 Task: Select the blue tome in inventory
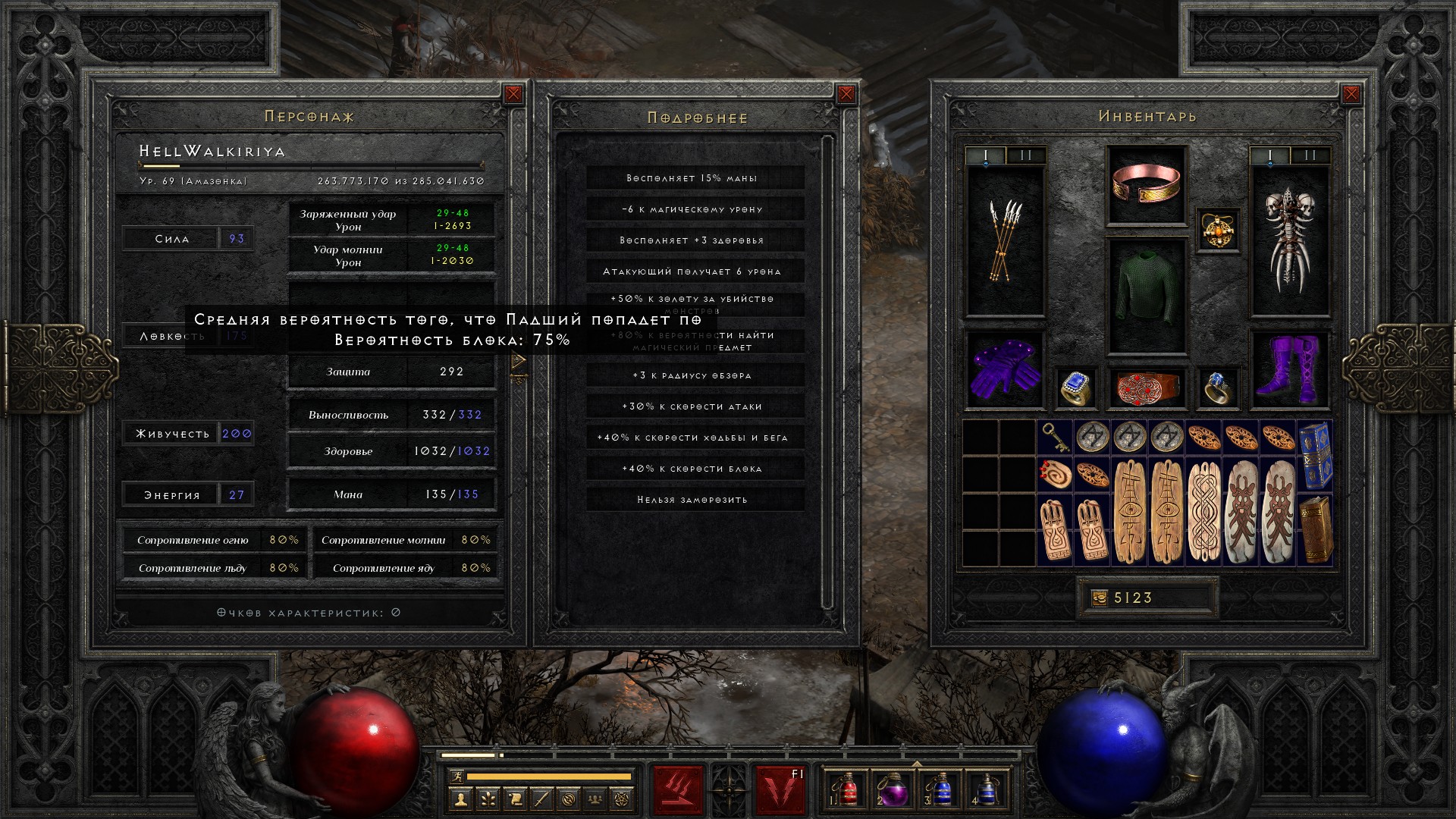pyautogui.click(x=1315, y=455)
